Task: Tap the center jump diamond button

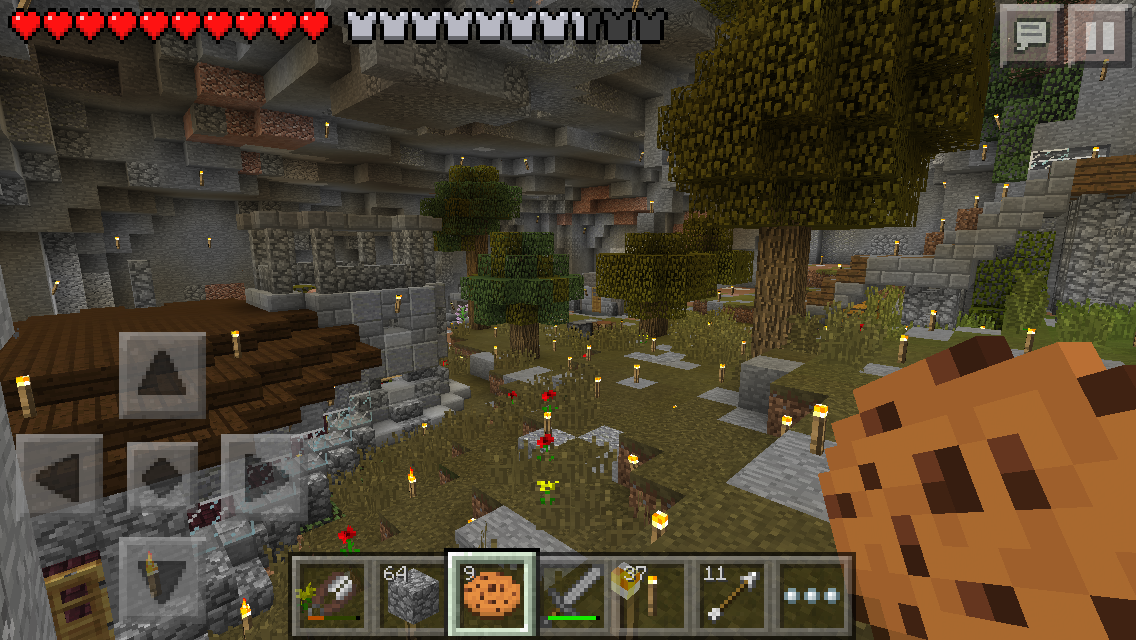Action: [162, 476]
